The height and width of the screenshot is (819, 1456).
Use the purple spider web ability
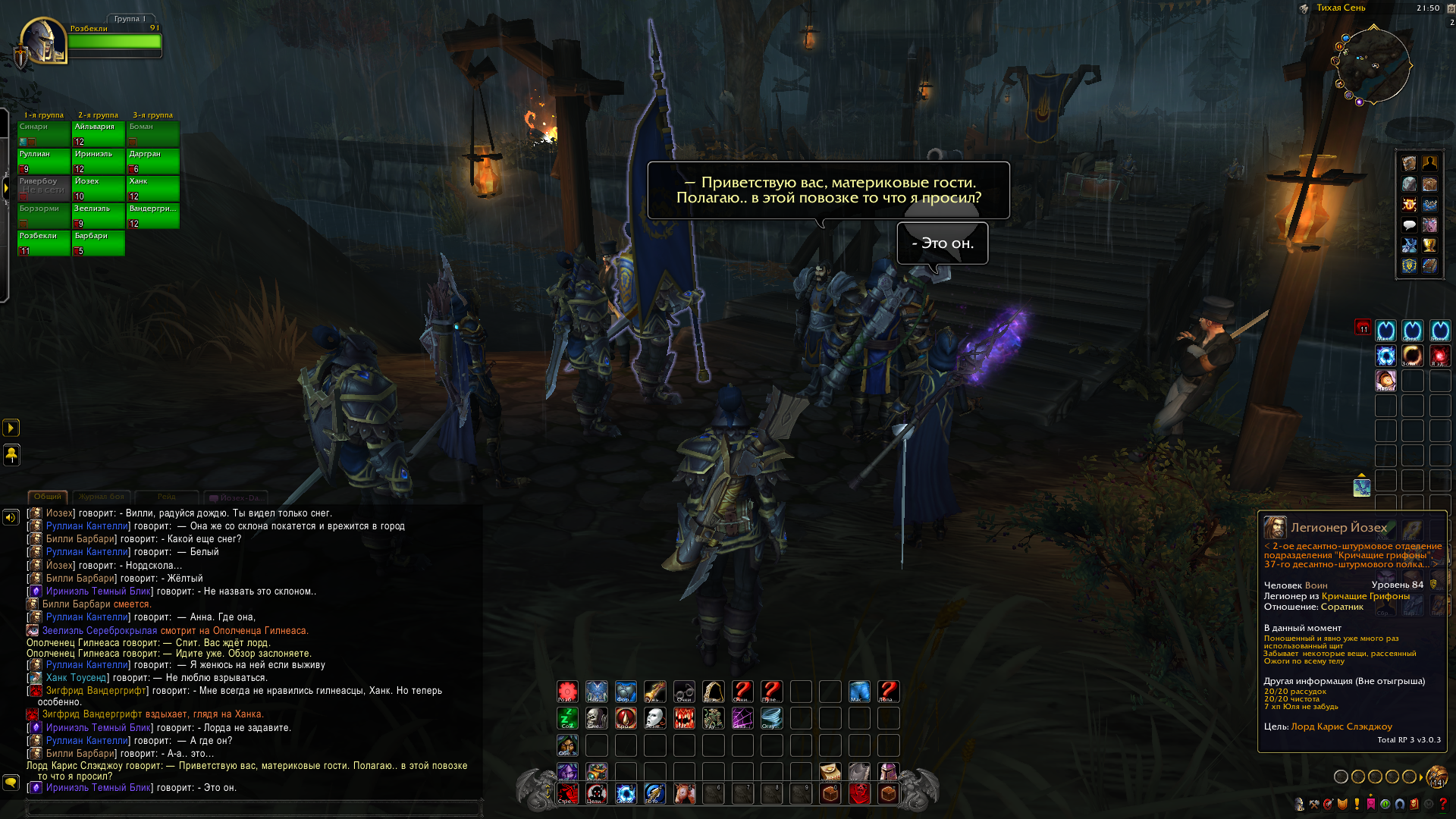[x=742, y=717]
